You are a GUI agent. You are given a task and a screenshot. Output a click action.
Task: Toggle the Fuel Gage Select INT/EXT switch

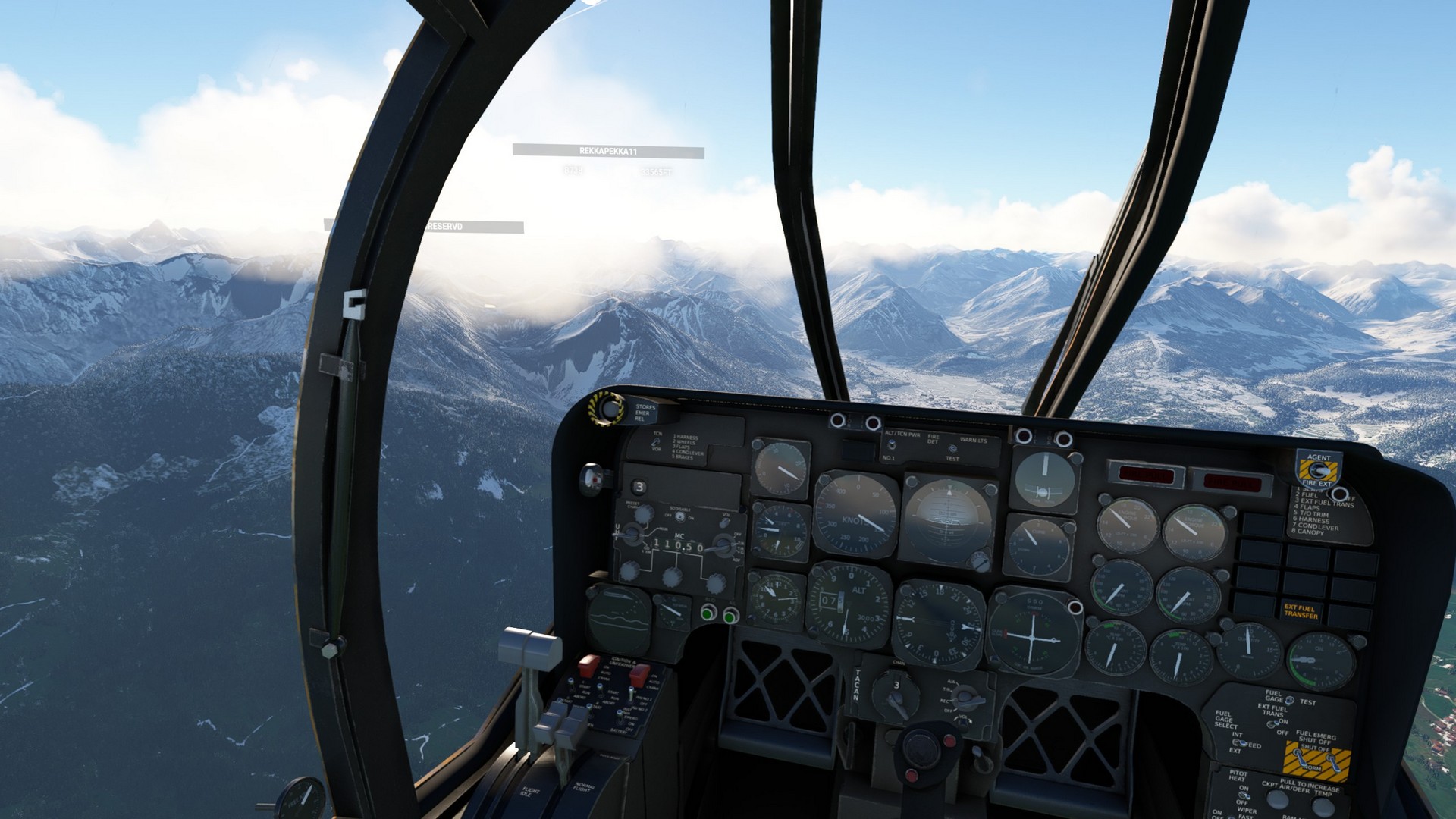click(x=1241, y=742)
